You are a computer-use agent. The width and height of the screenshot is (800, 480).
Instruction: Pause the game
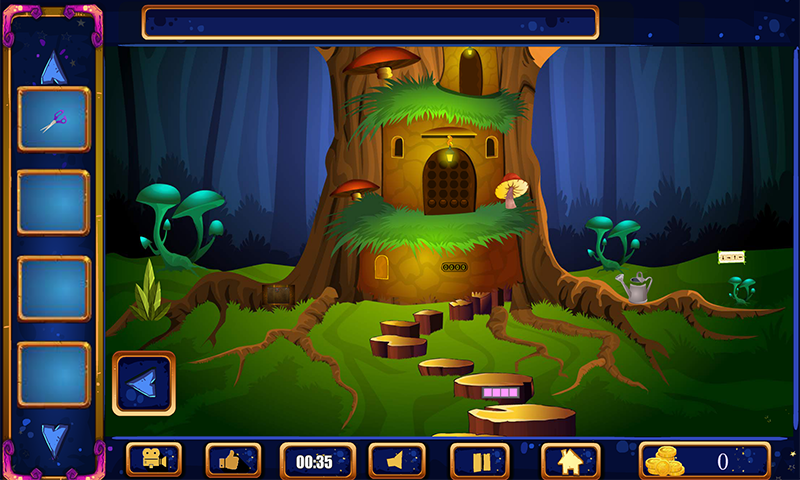click(480, 460)
